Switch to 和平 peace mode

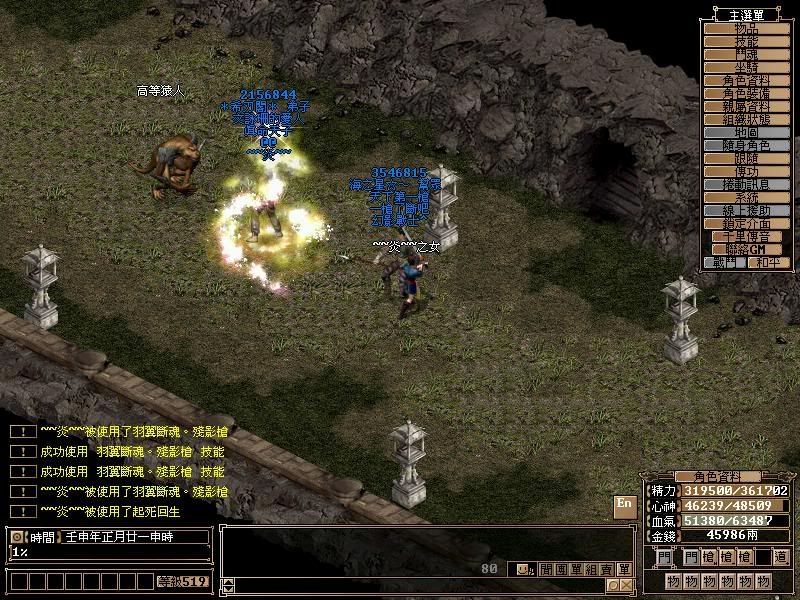(x=769, y=262)
